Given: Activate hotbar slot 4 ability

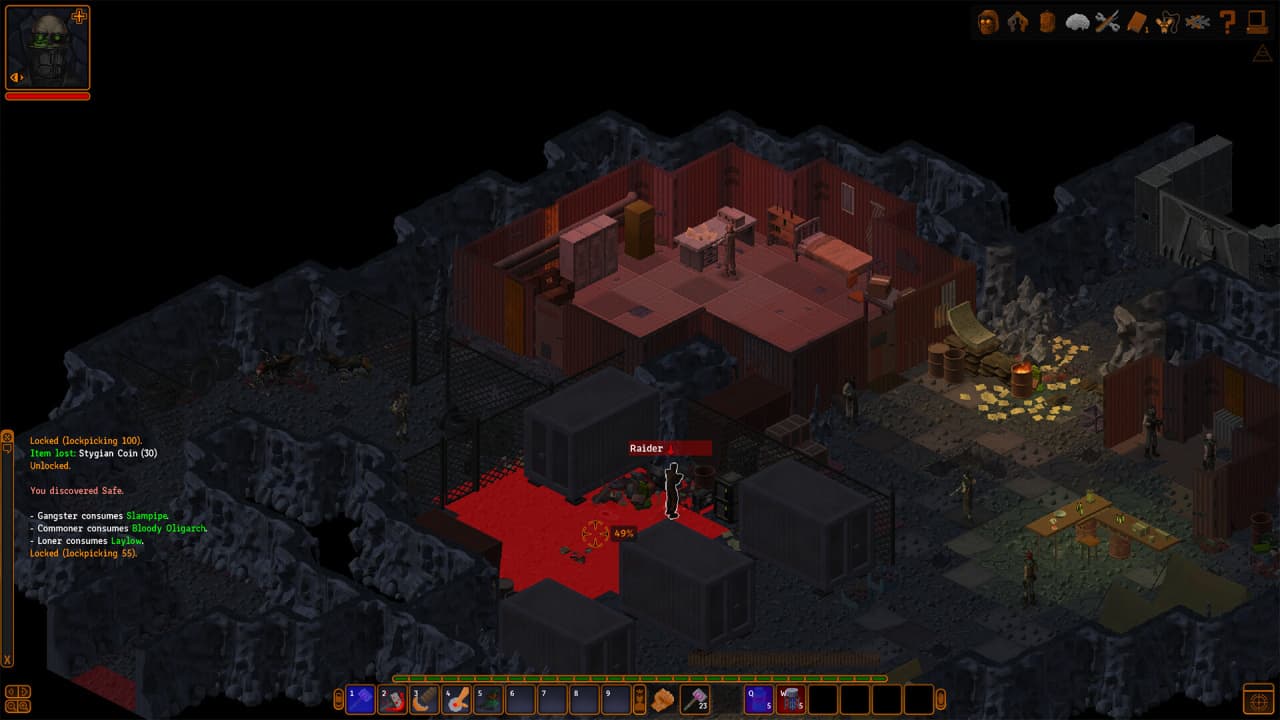Looking at the screenshot, I should click(457, 699).
